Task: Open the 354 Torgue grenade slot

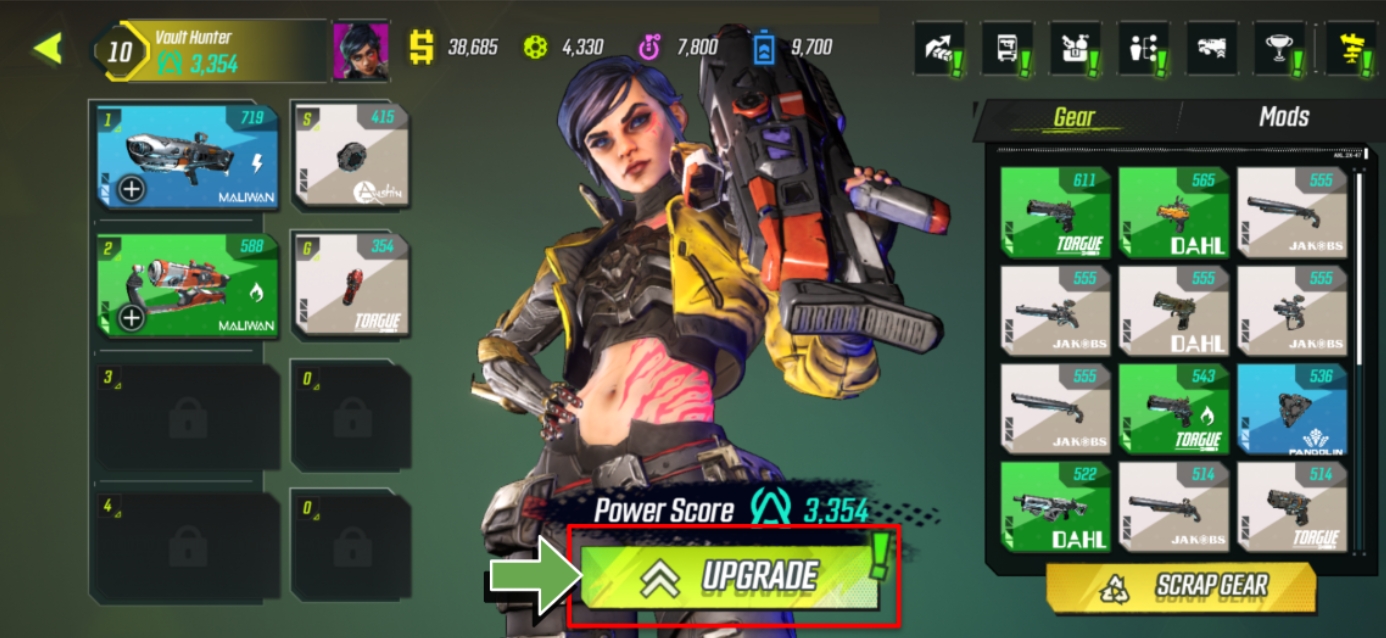Action: click(x=351, y=285)
